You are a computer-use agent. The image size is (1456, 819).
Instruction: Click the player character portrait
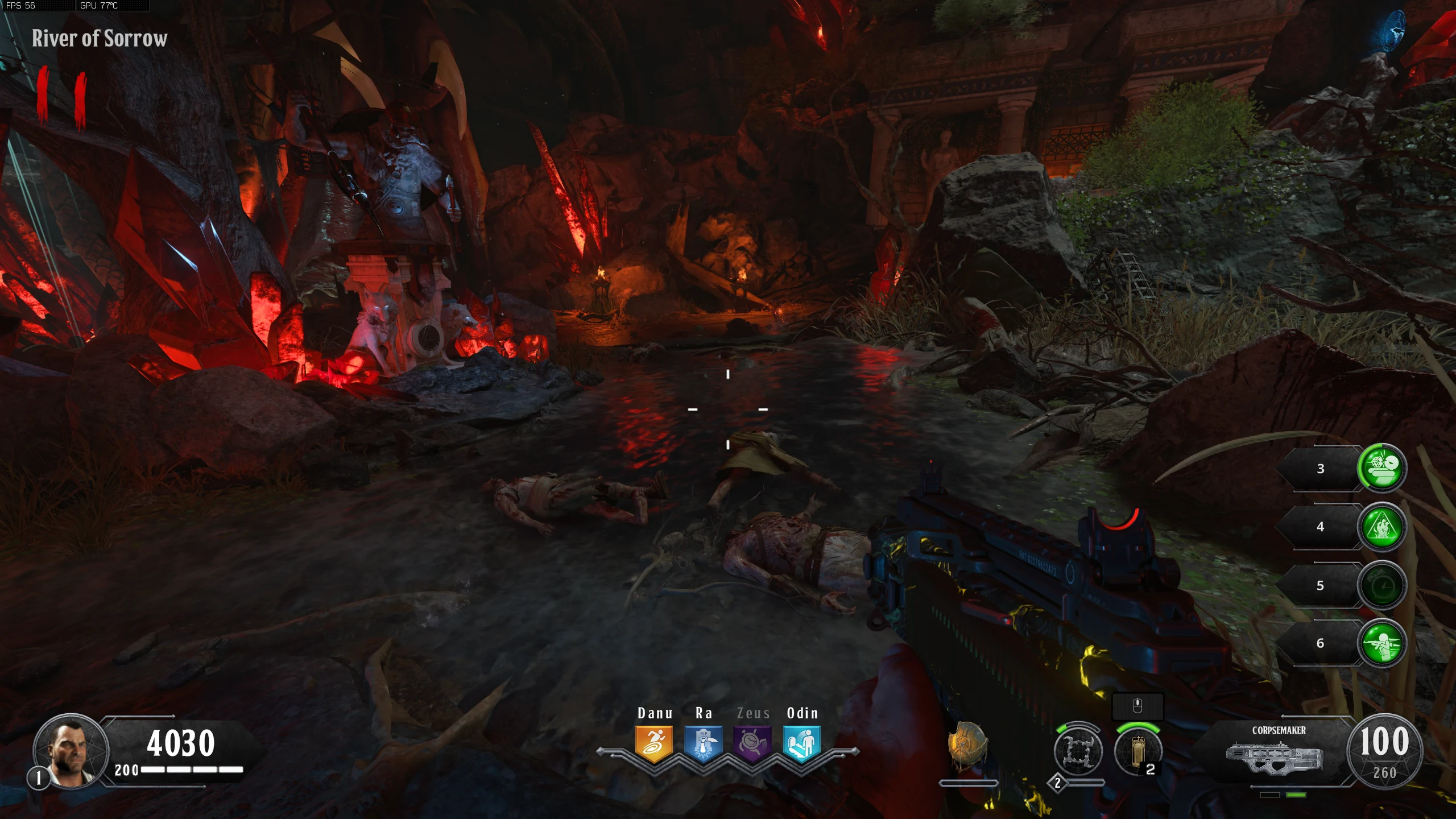point(71,751)
